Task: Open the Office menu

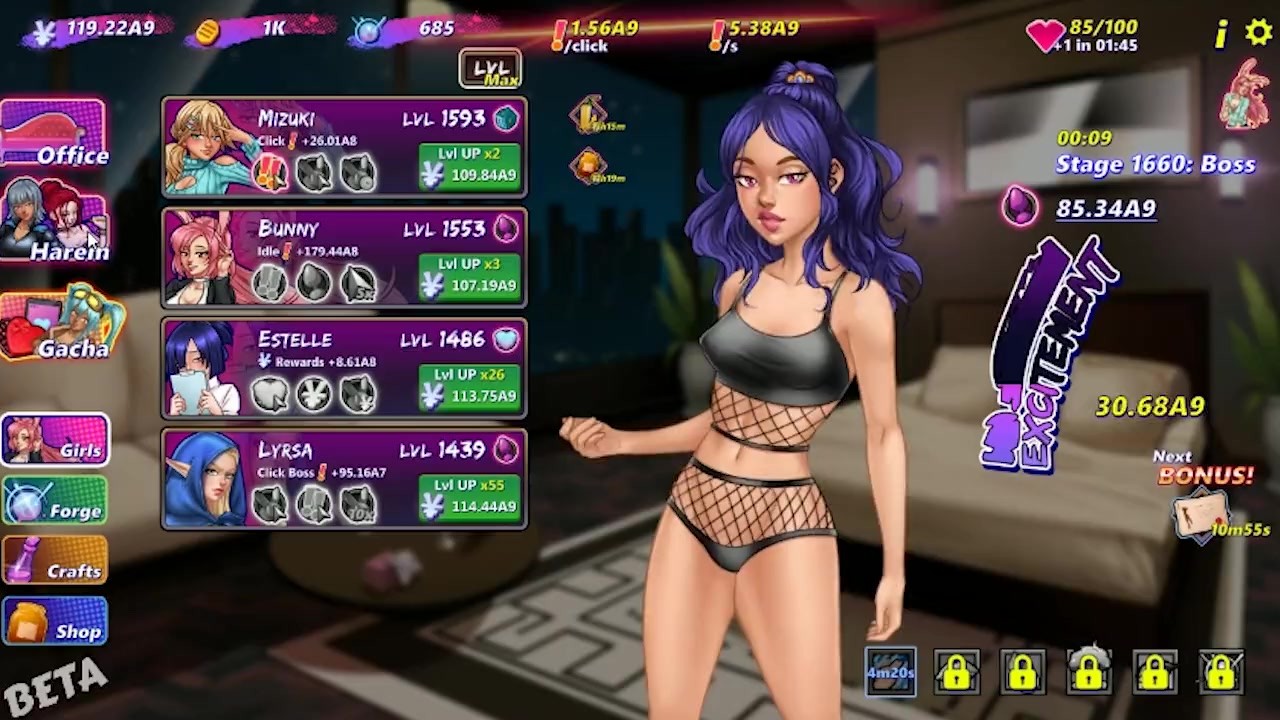Action: pos(54,133)
